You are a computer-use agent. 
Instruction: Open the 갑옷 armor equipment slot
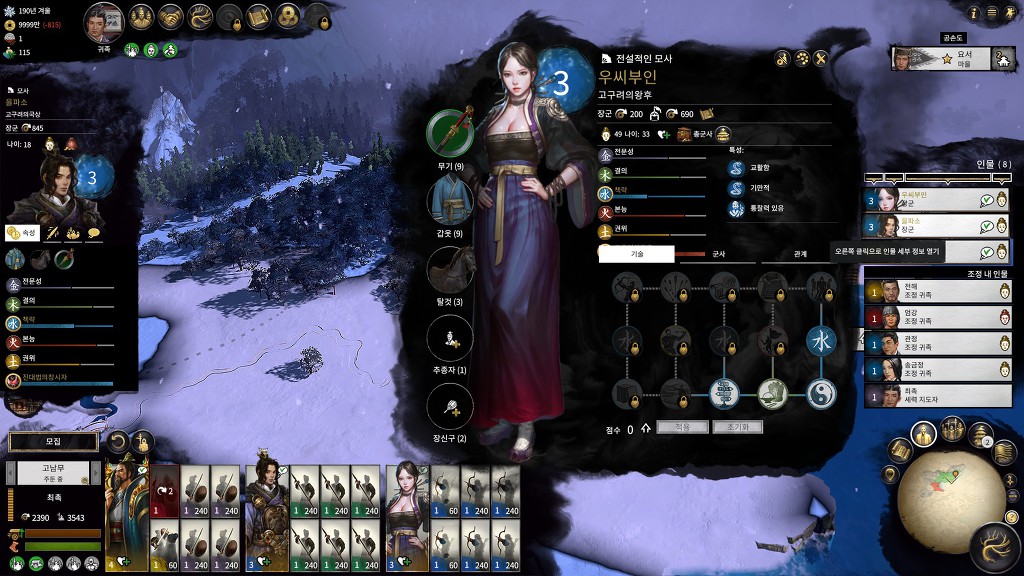(x=450, y=200)
